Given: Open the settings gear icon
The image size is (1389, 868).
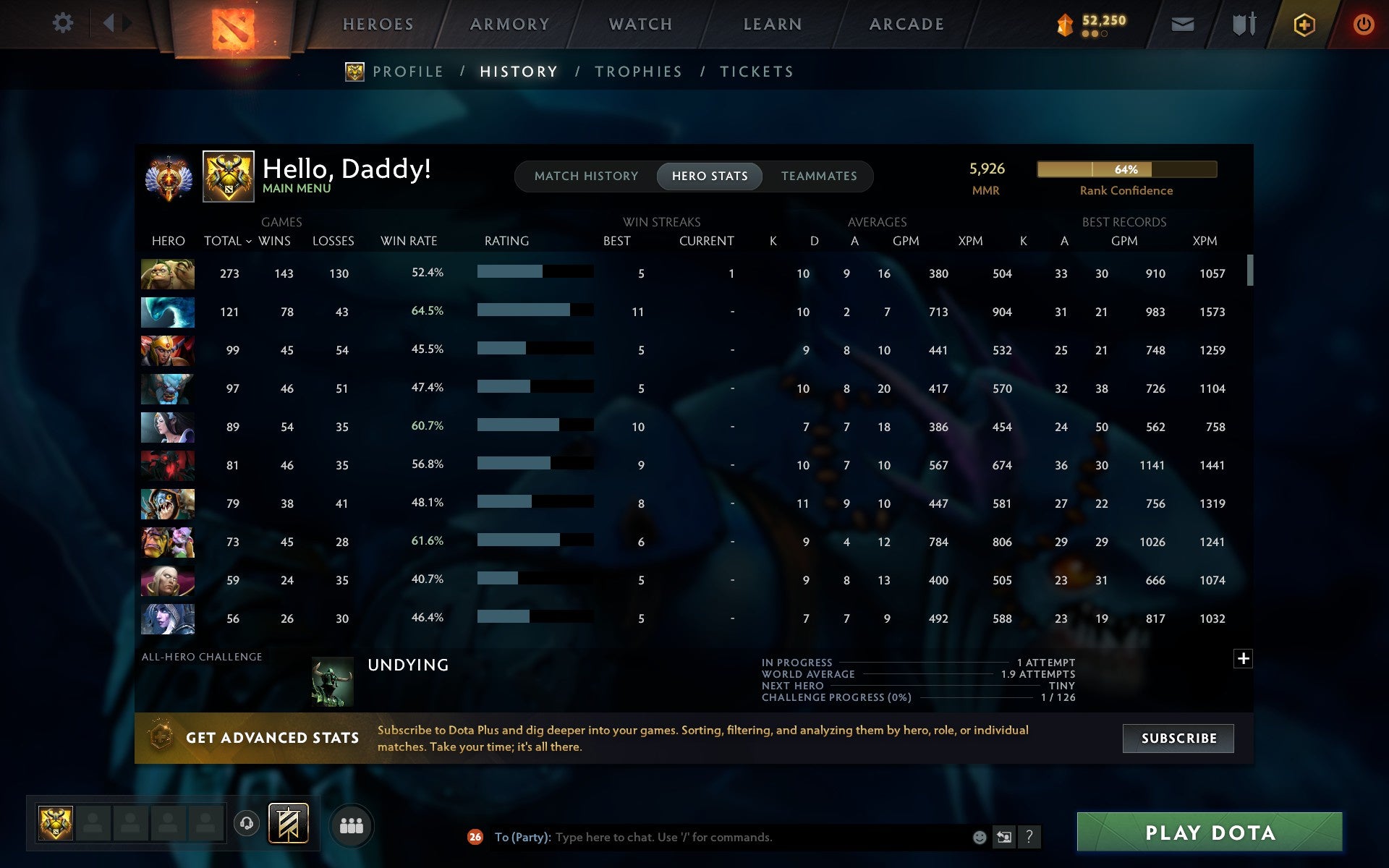Looking at the screenshot, I should 64,23.
